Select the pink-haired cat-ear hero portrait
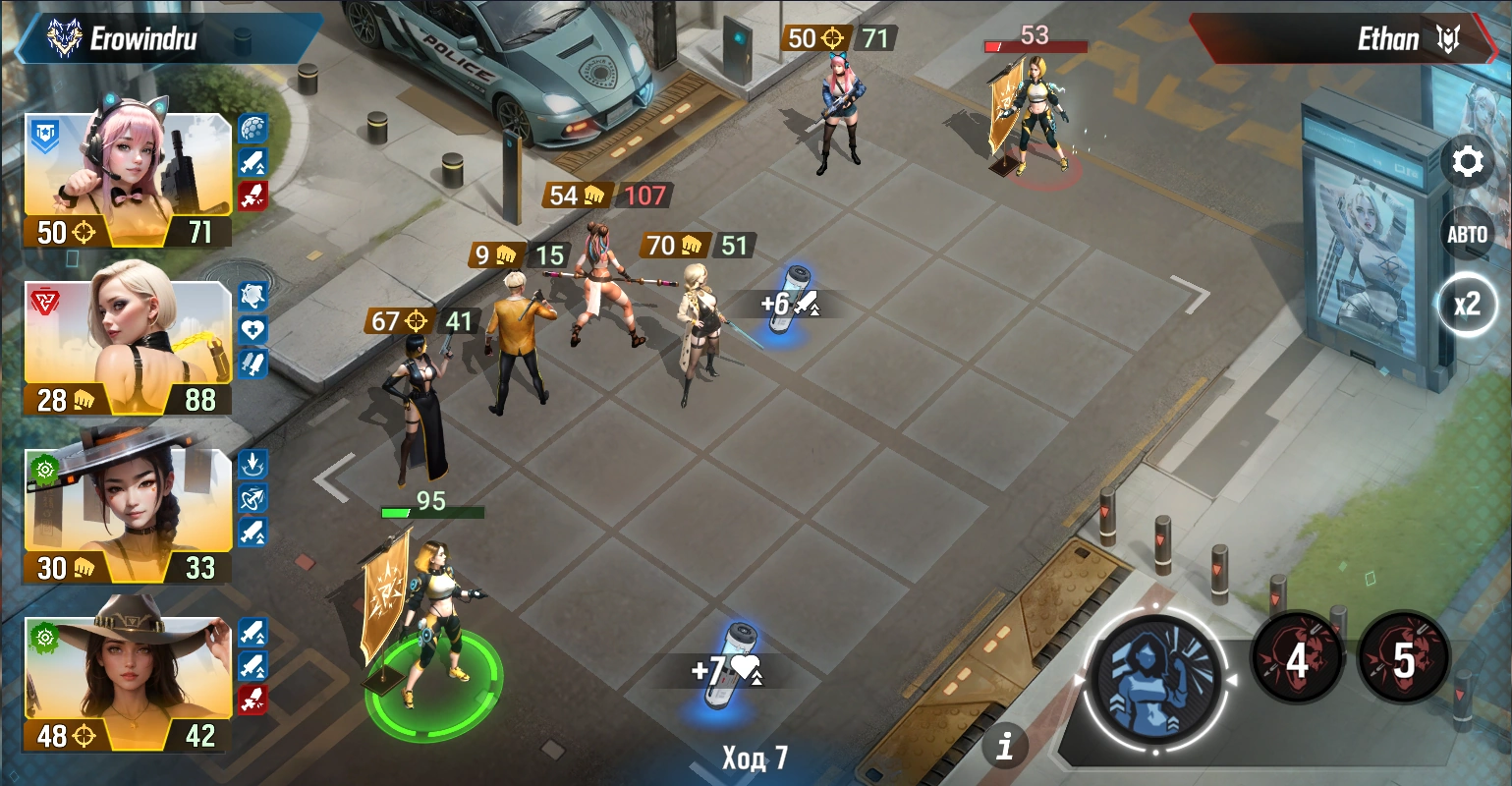Image resolution: width=1512 pixels, height=786 pixels. [x=128, y=167]
